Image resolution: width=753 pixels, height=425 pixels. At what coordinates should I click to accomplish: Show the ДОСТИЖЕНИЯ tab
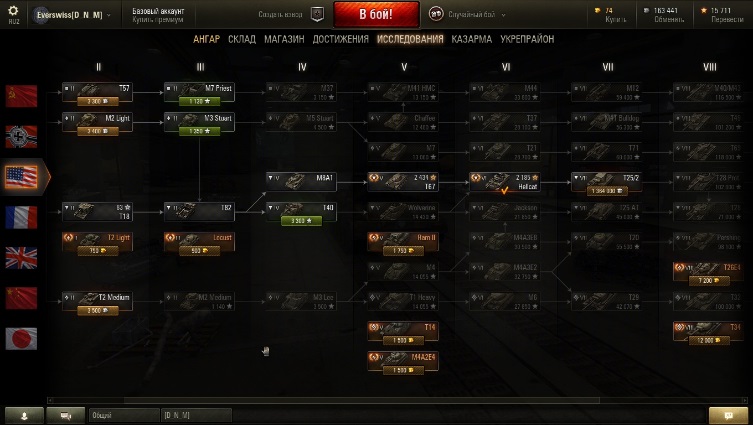coord(341,39)
